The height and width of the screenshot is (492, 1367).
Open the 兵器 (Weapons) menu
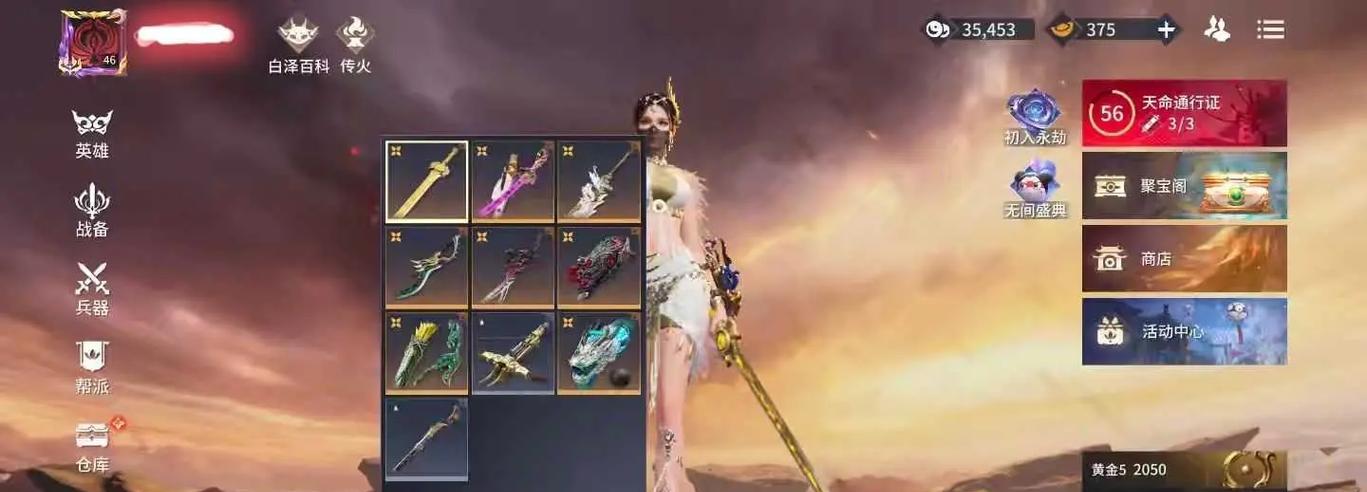tap(92, 287)
